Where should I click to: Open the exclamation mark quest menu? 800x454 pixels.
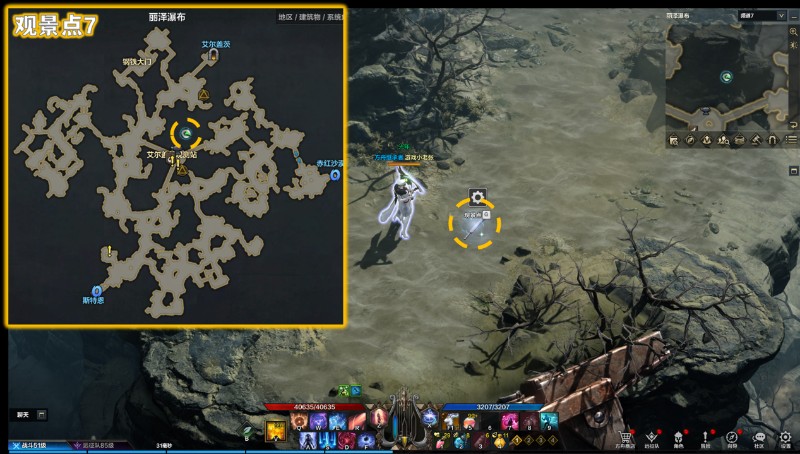[705, 437]
